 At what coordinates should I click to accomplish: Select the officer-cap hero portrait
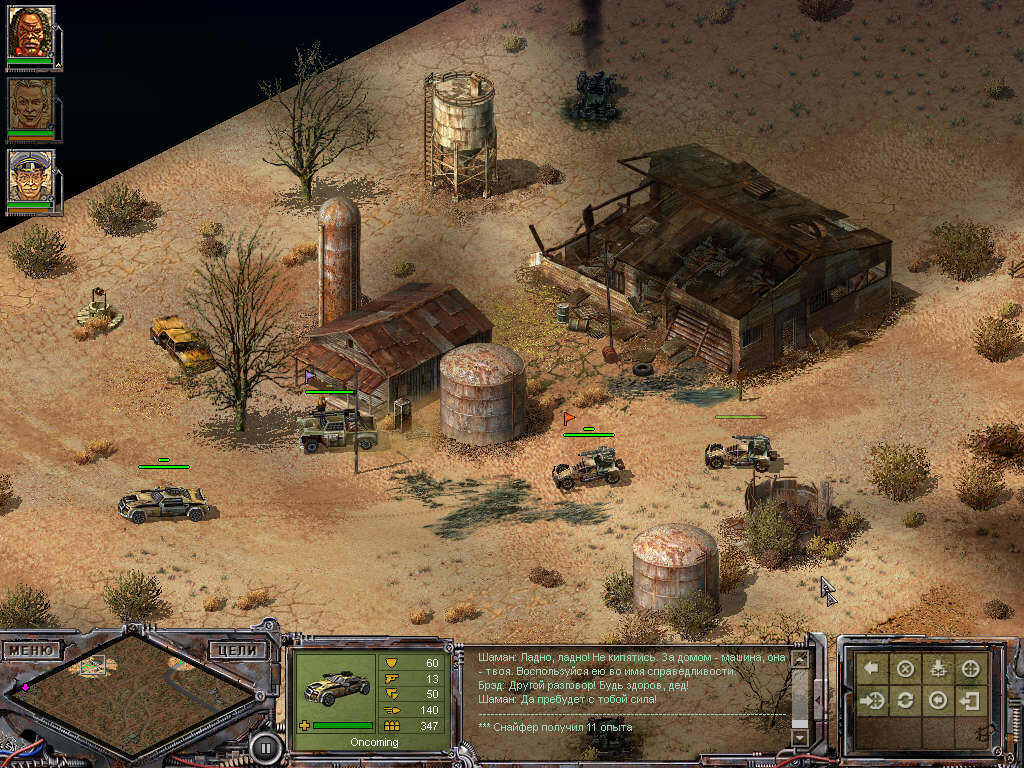[x=30, y=178]
